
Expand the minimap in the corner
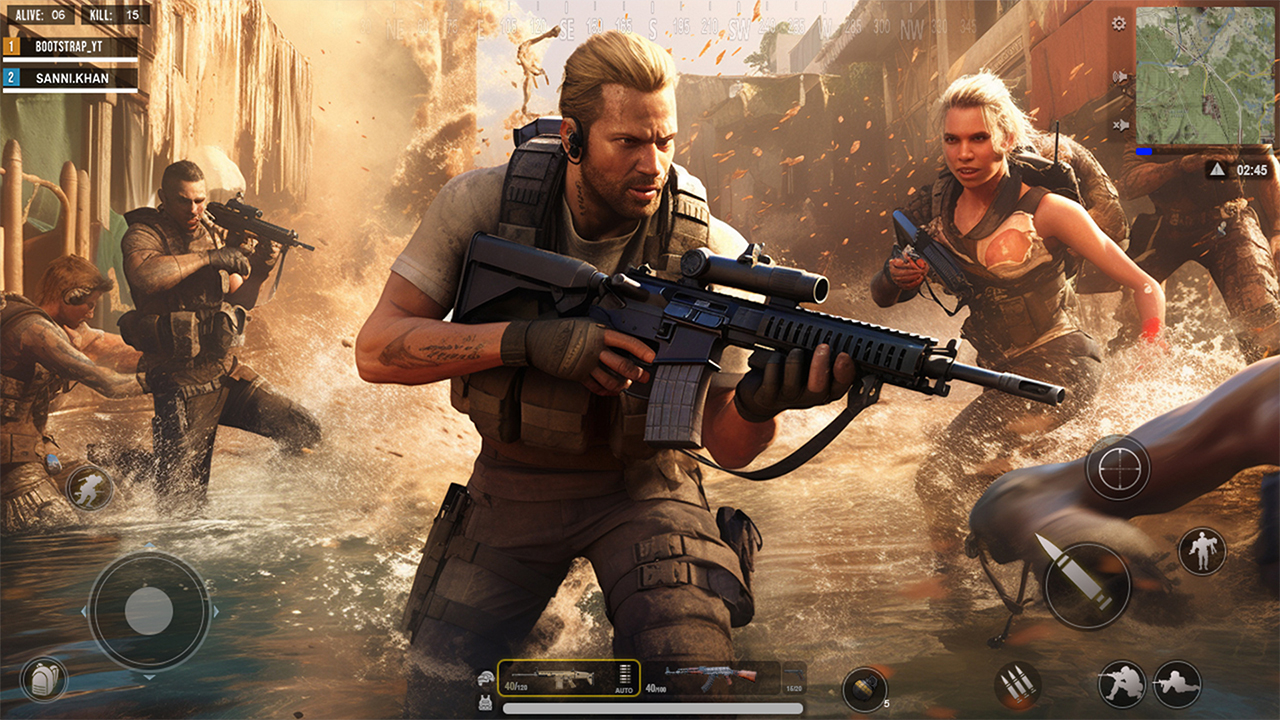[1207, 75]
